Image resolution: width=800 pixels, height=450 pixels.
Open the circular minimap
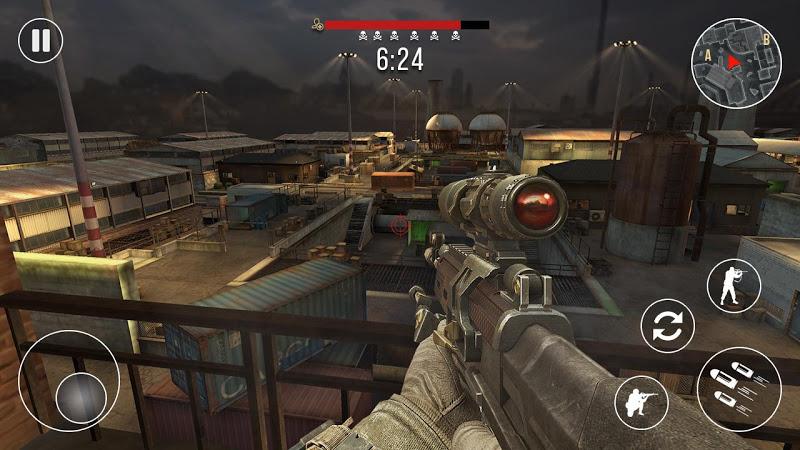point(737,62)
